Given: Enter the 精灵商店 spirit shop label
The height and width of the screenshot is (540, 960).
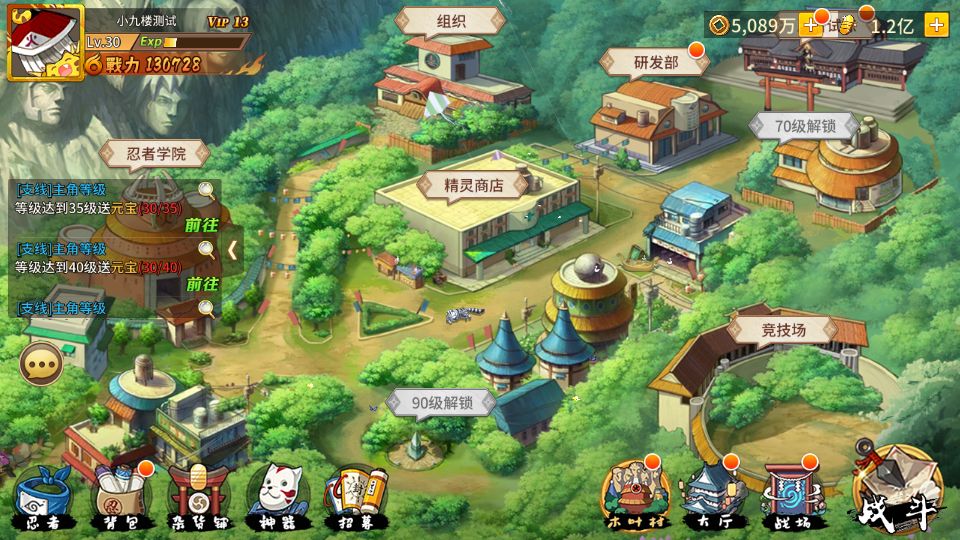Looking at the screenshot, I should 473,185.
